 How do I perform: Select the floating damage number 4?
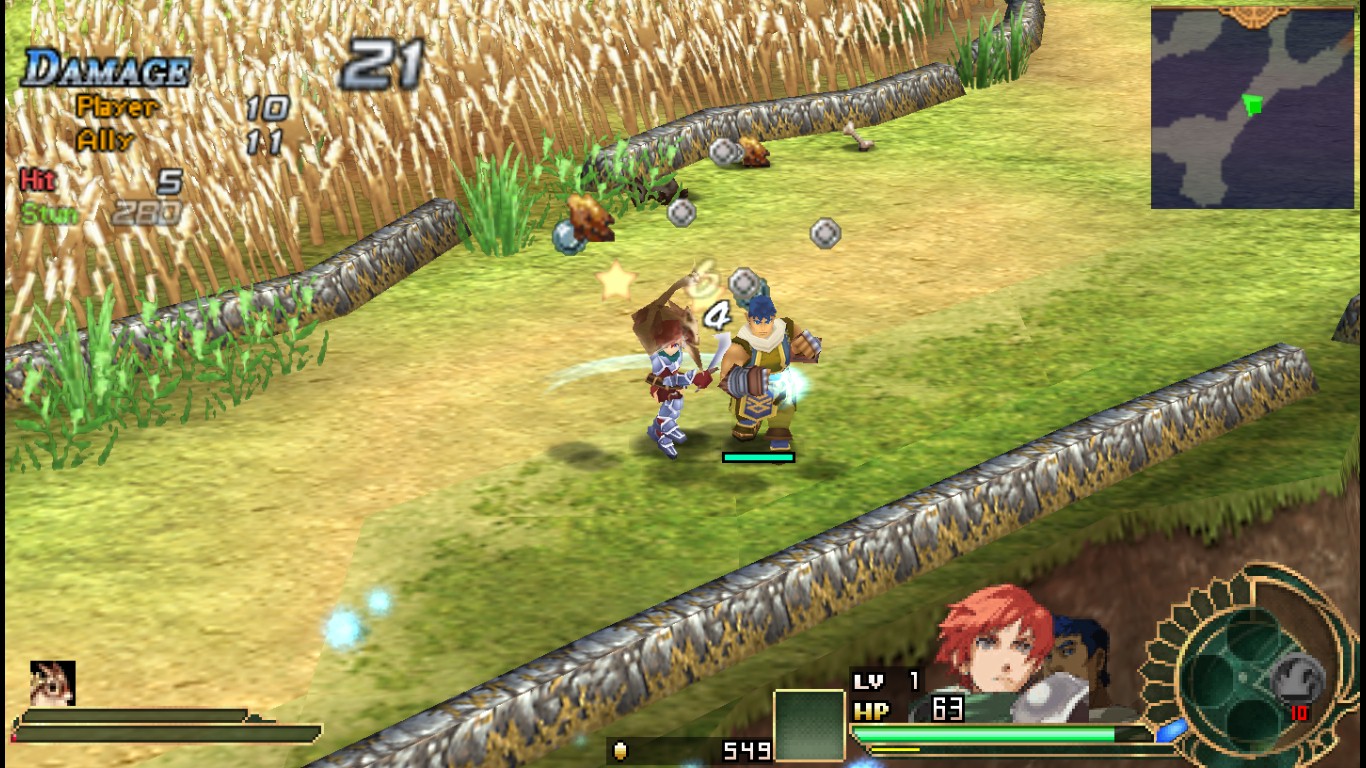tap(715, 313)
